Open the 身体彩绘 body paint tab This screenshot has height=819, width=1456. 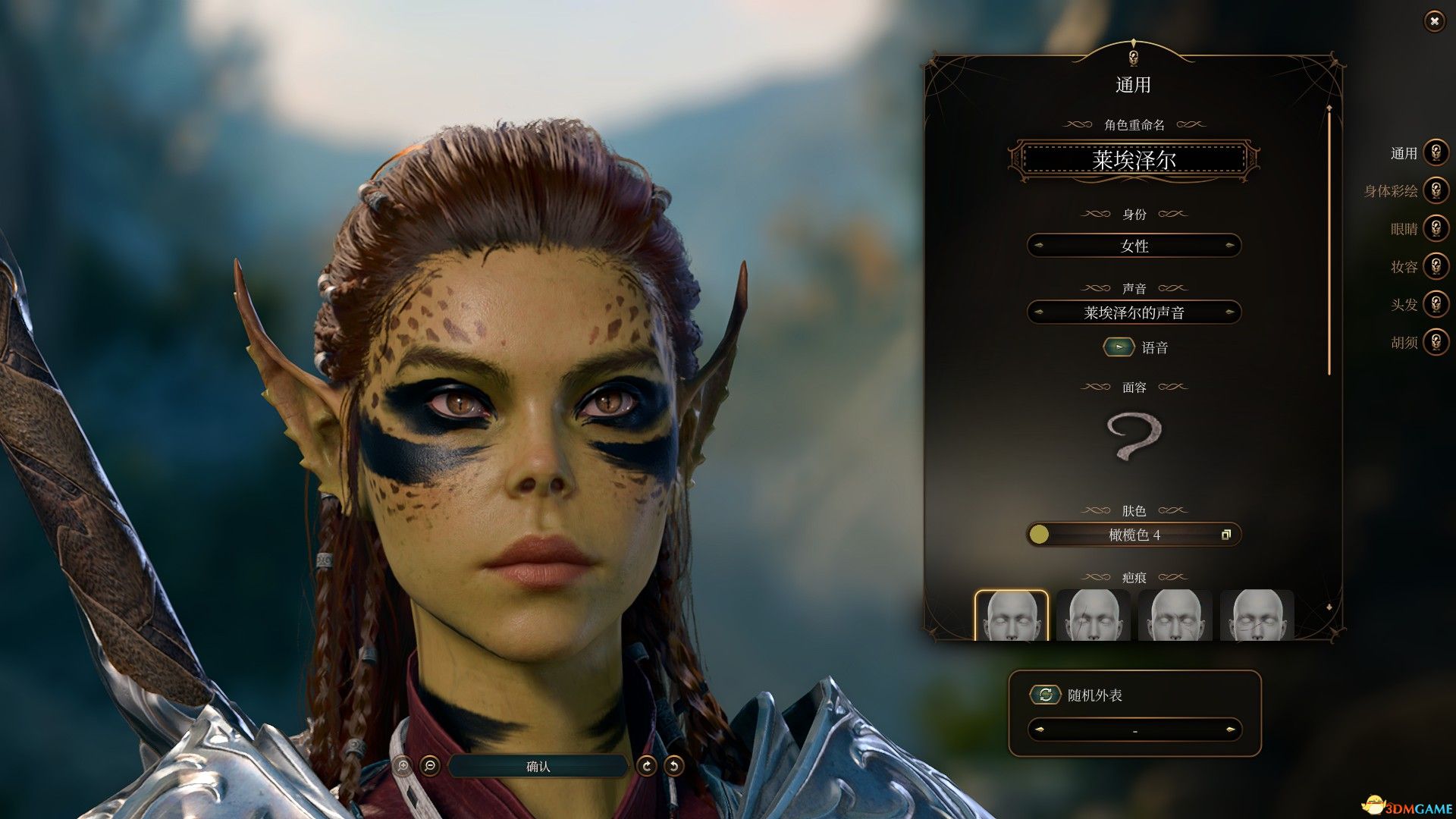(x=1435, y=190)
